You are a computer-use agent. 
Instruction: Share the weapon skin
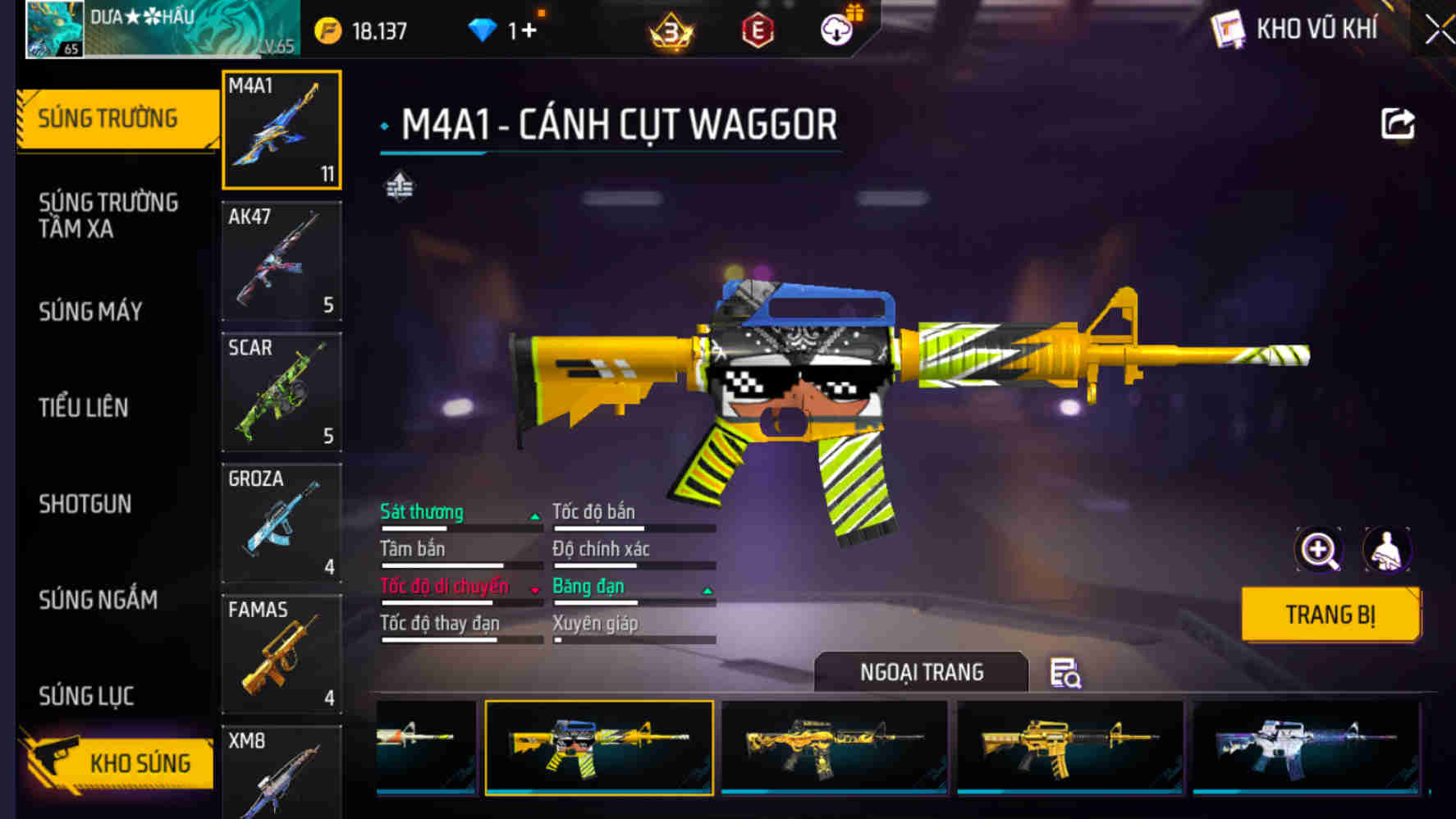click(x=1397, y=125)
